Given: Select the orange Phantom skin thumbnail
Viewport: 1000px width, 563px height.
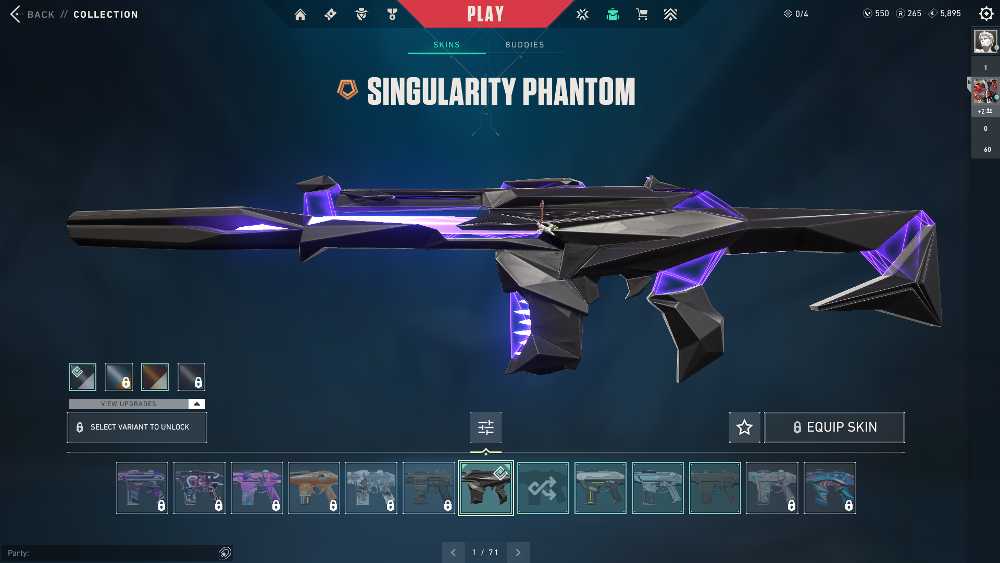Looking at the screenshot, I should (x=314, y=488).
